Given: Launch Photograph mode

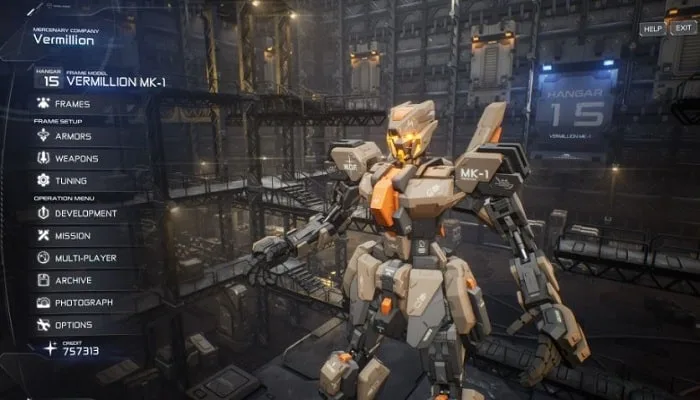Looking at the screenshot, I should coord(83,303).
